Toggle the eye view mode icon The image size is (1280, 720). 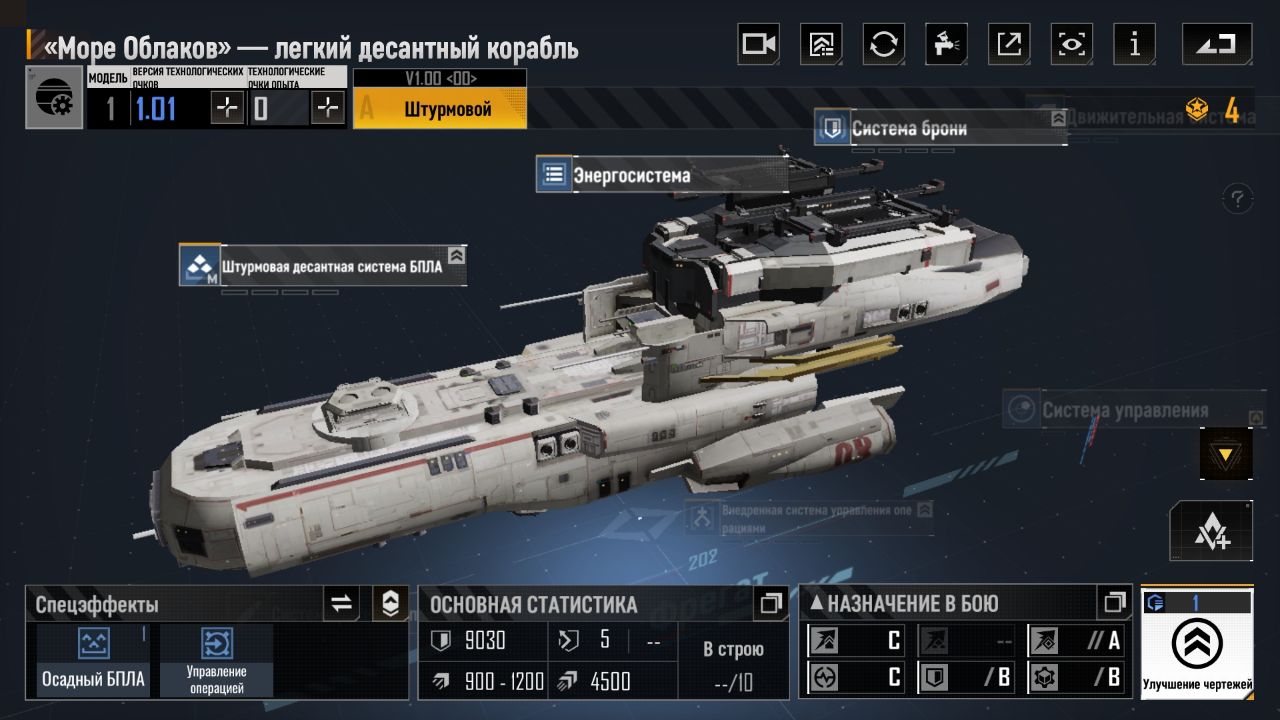(1072, 44)
